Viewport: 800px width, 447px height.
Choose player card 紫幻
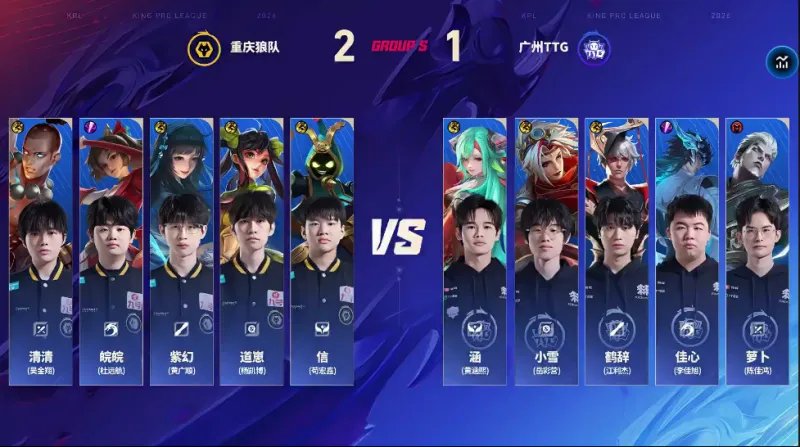tap(181, 250)
